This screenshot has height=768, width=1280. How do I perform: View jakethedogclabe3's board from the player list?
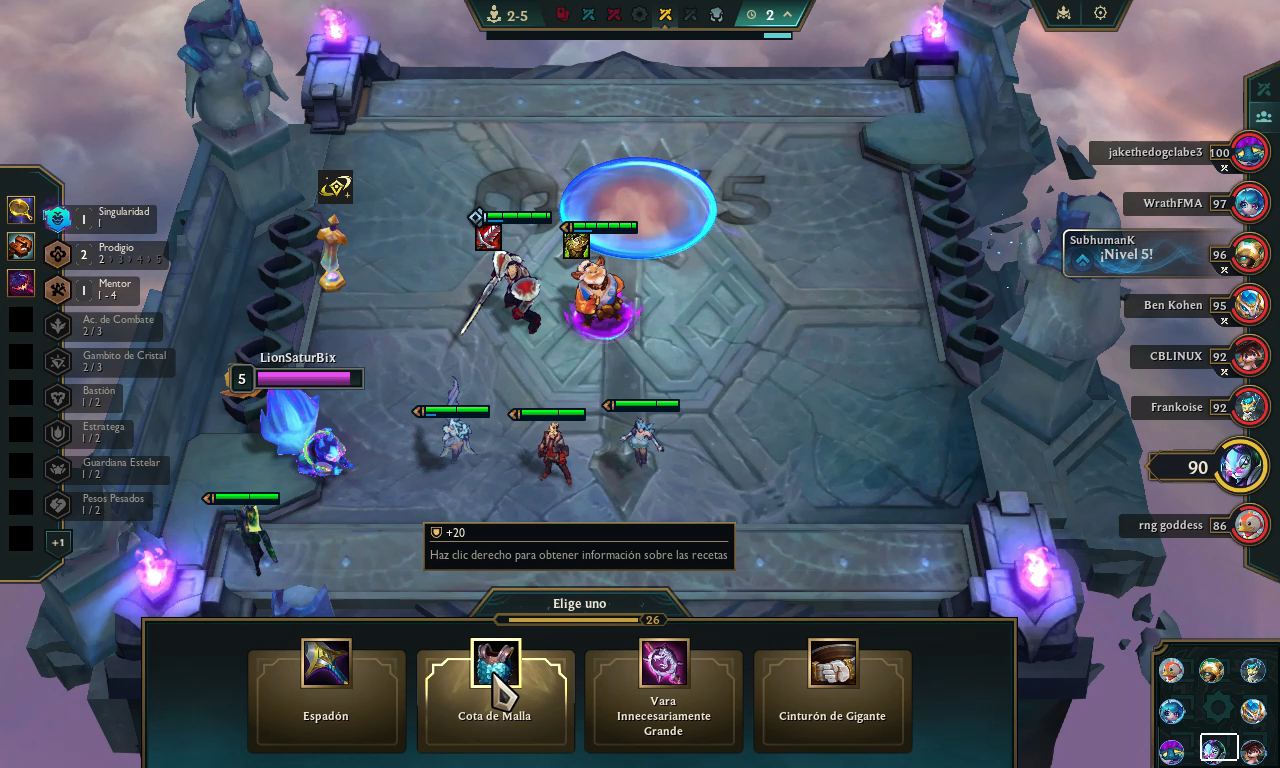coord(1248,153)
